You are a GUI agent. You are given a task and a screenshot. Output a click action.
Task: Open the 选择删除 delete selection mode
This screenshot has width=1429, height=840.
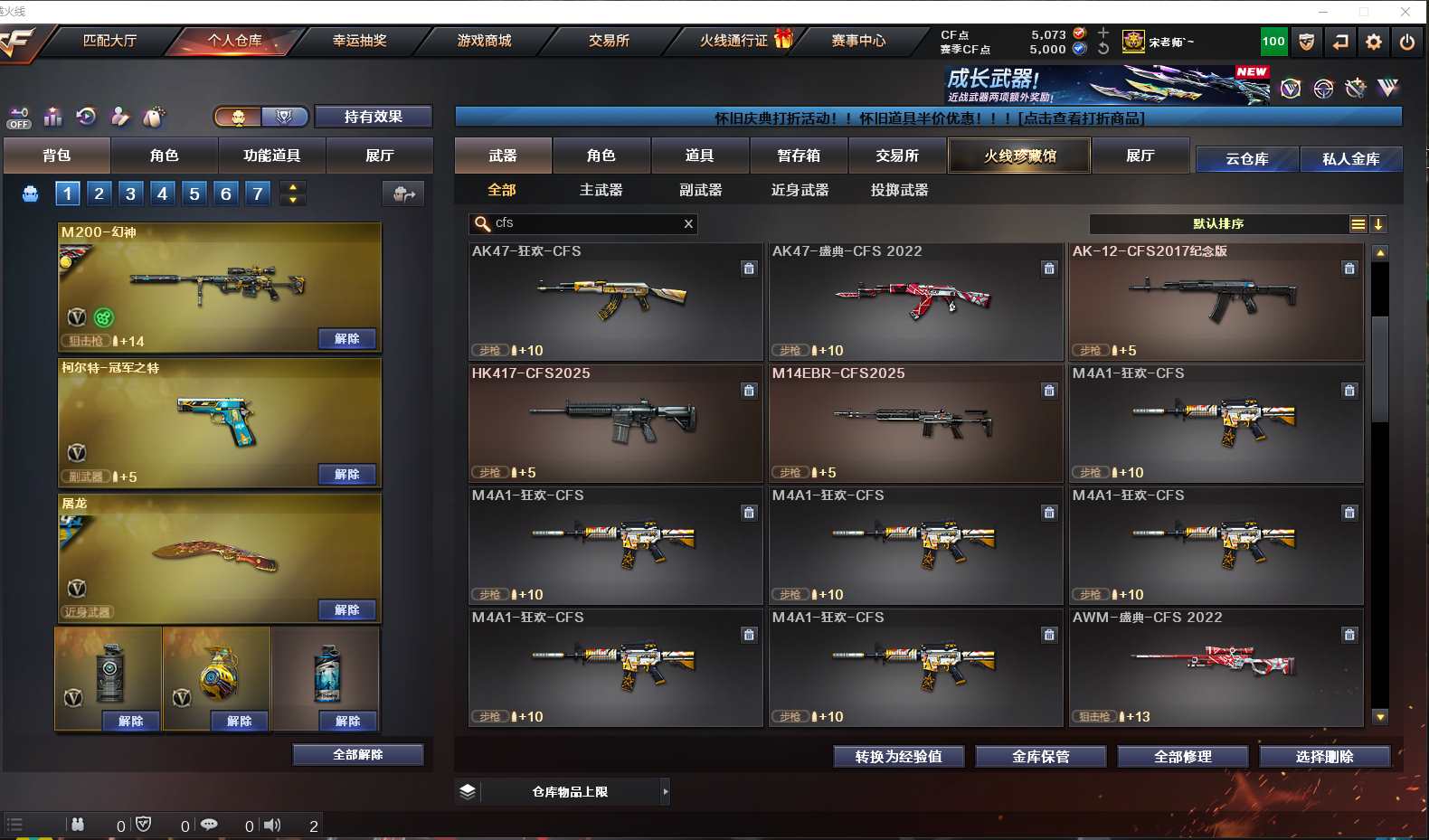point(1324,757)
